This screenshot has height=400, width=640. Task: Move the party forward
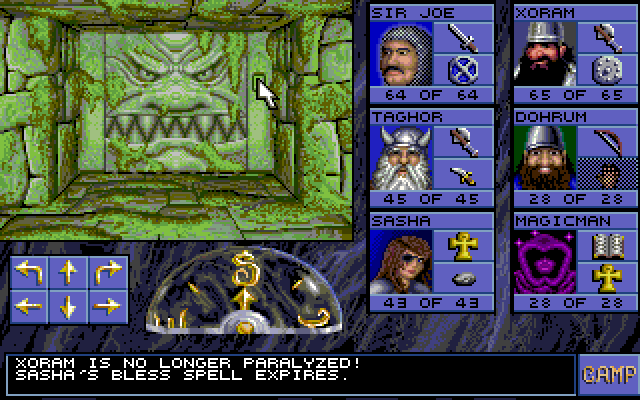[x=67, y=272]
